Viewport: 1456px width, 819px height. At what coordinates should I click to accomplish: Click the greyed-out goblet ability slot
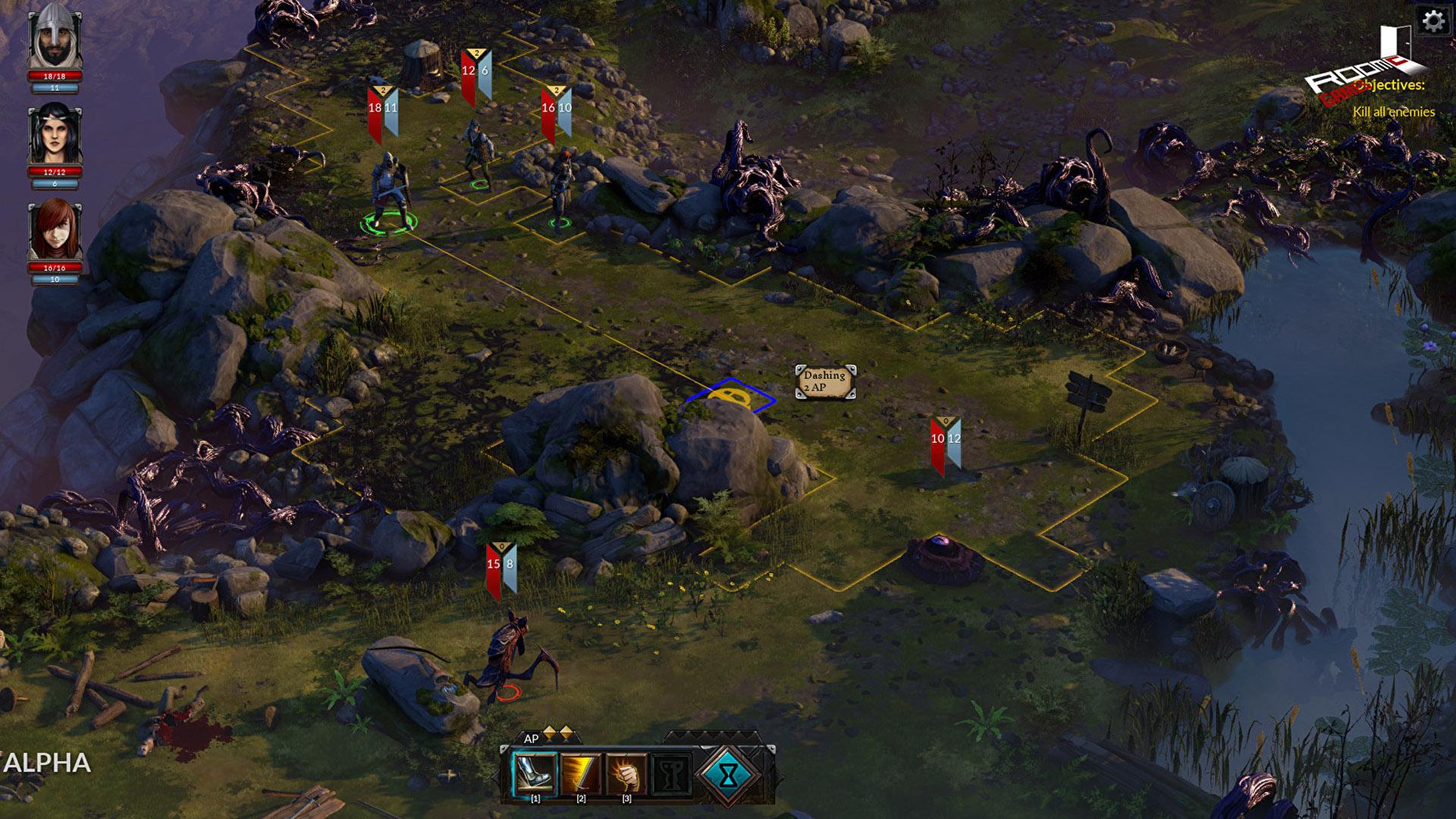coord(672,773)
